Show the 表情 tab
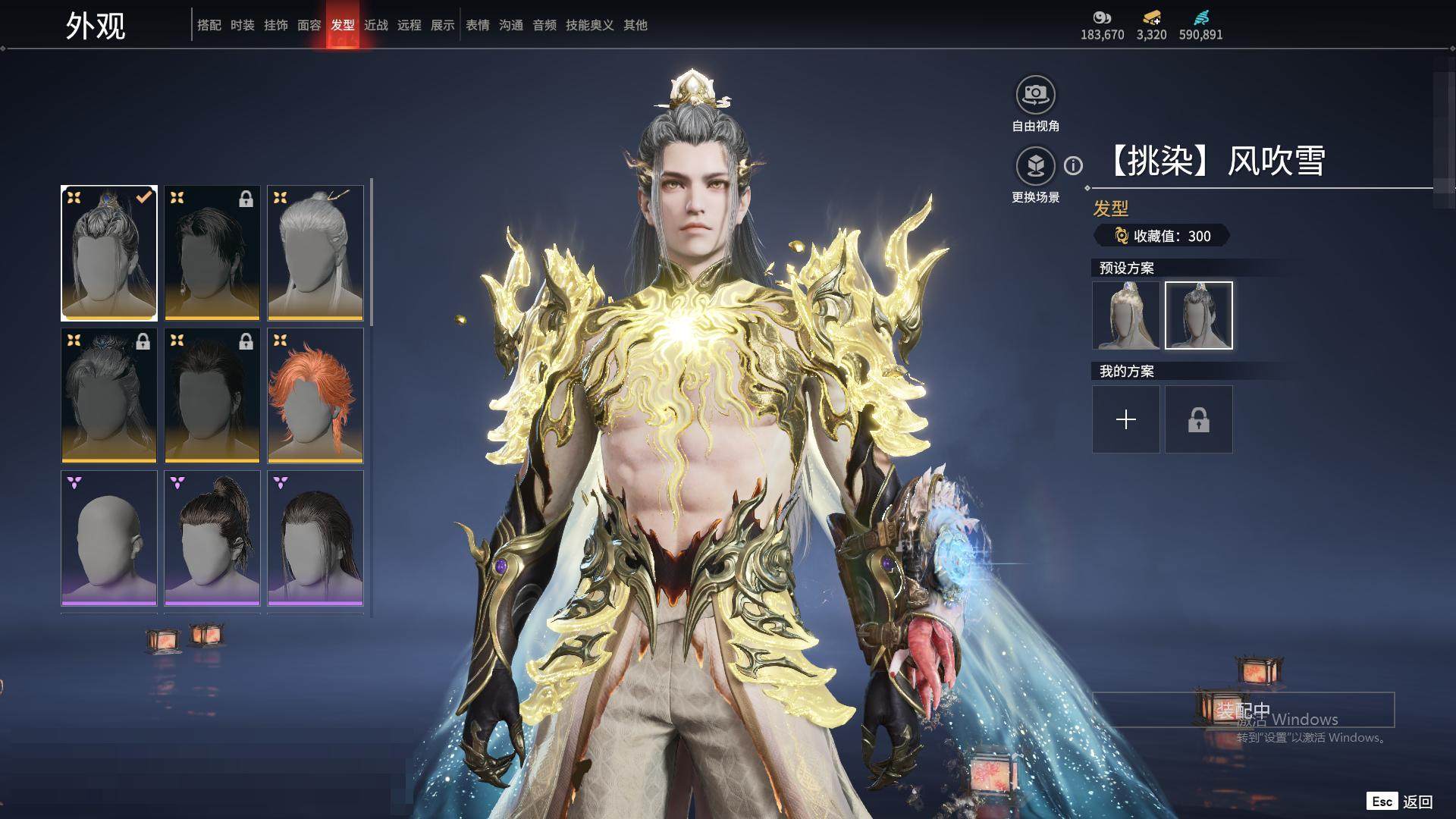1456x819 pixels. pyautogui.click(x=478, y=25)
